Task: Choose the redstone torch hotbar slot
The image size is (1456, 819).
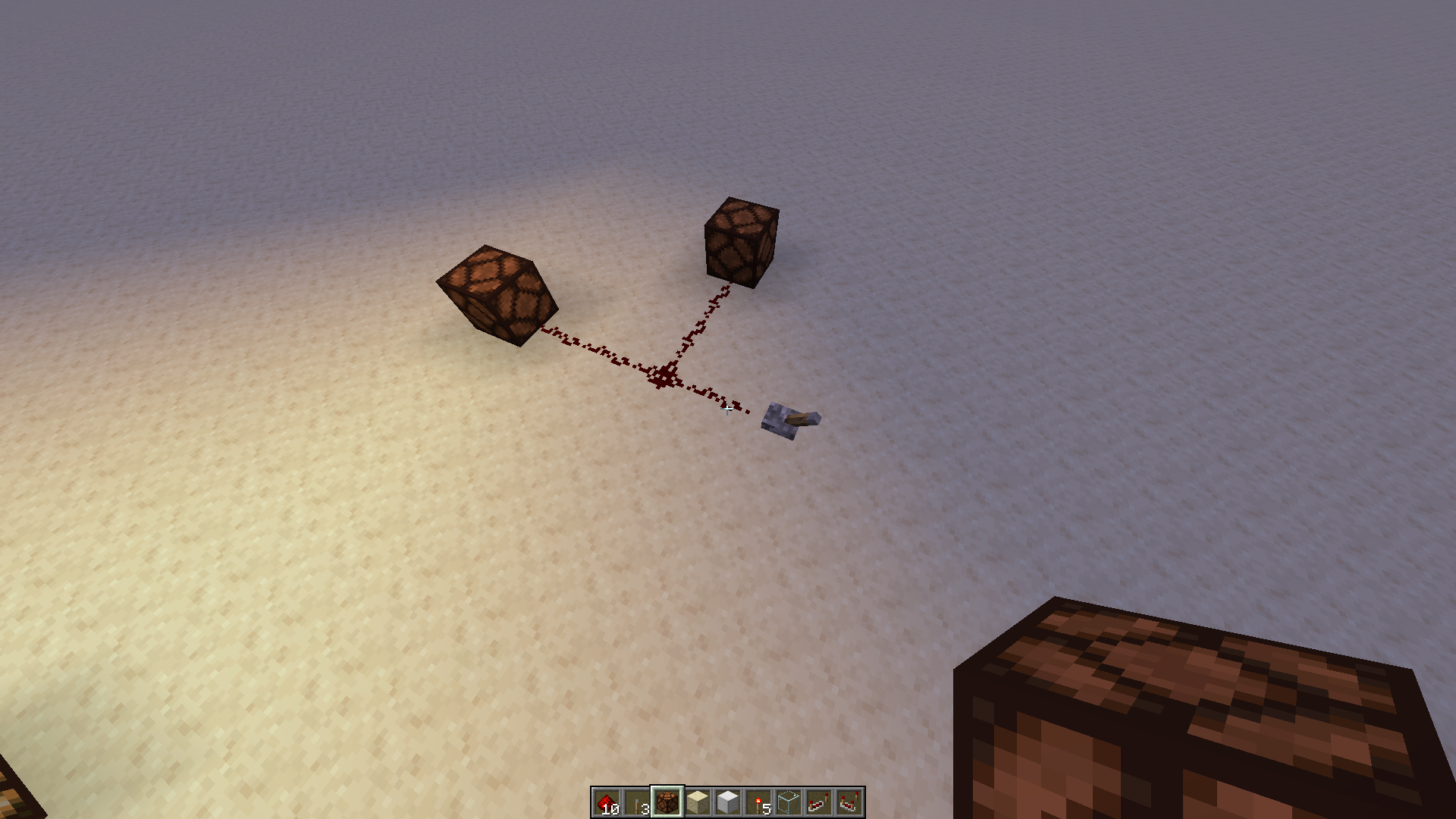Action: pyautogui.click(x=758, y=802)
